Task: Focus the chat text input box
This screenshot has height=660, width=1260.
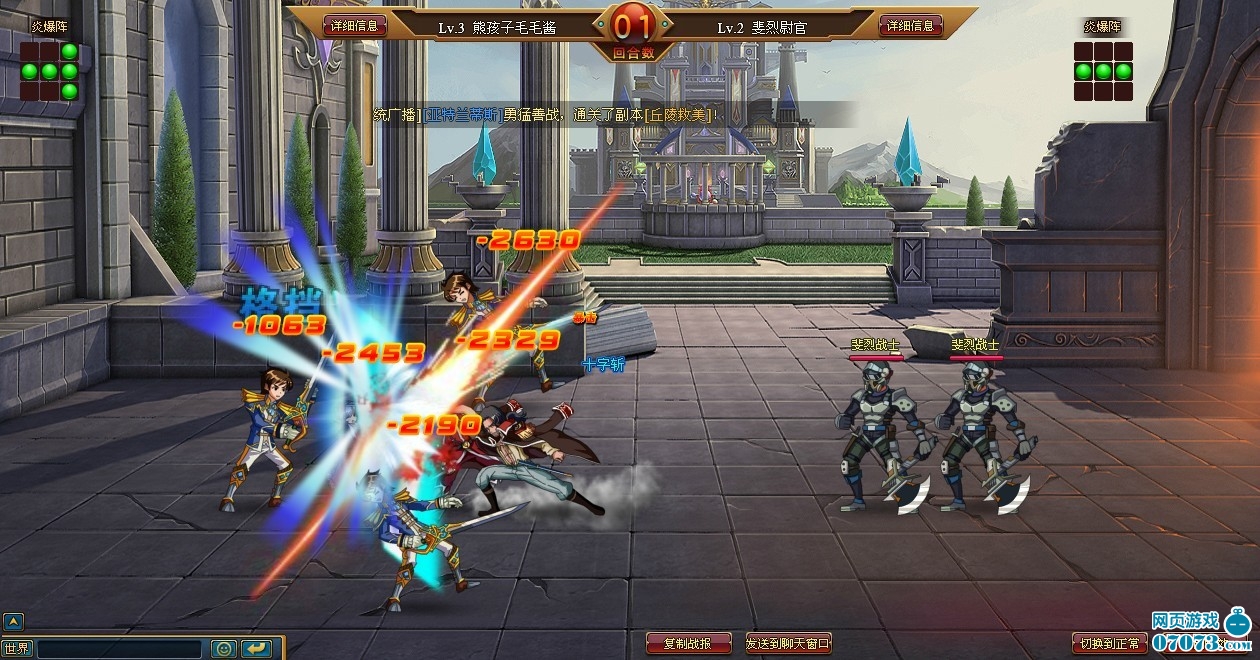Action: [121, 649]
